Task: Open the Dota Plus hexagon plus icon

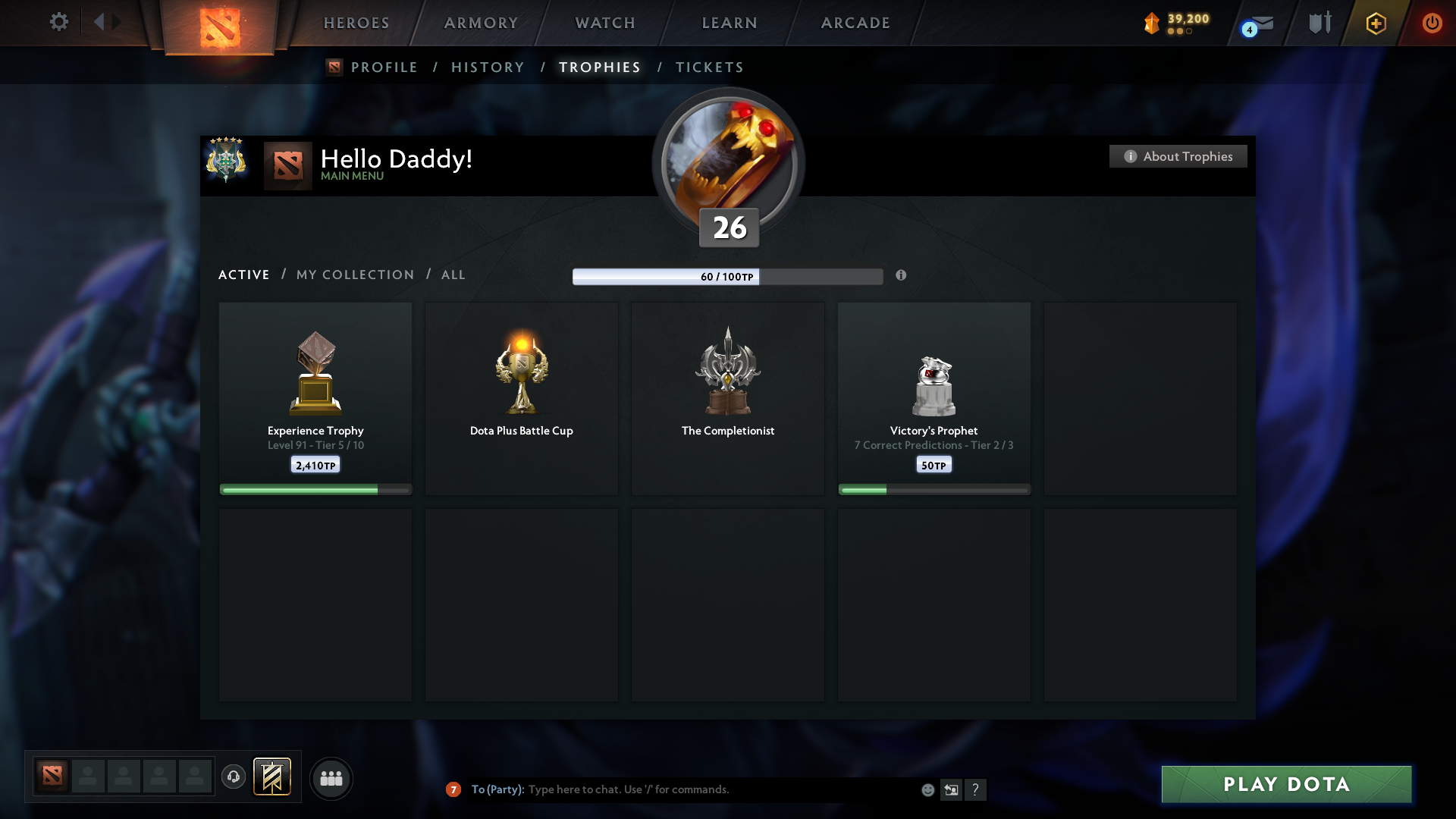Action: click(1375, 23)
